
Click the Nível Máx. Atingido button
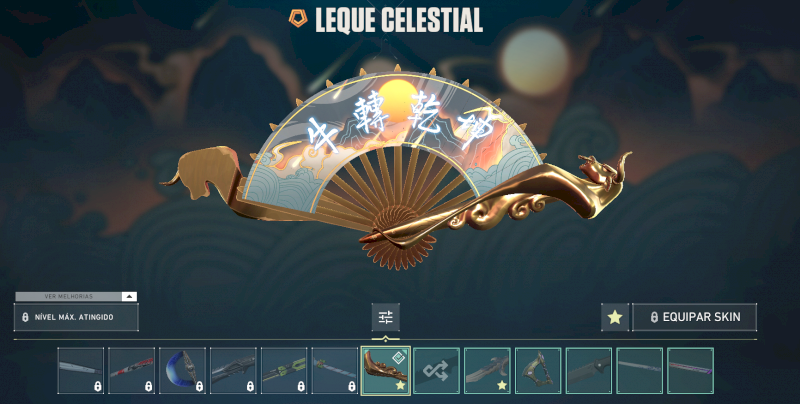click(76, 317)
